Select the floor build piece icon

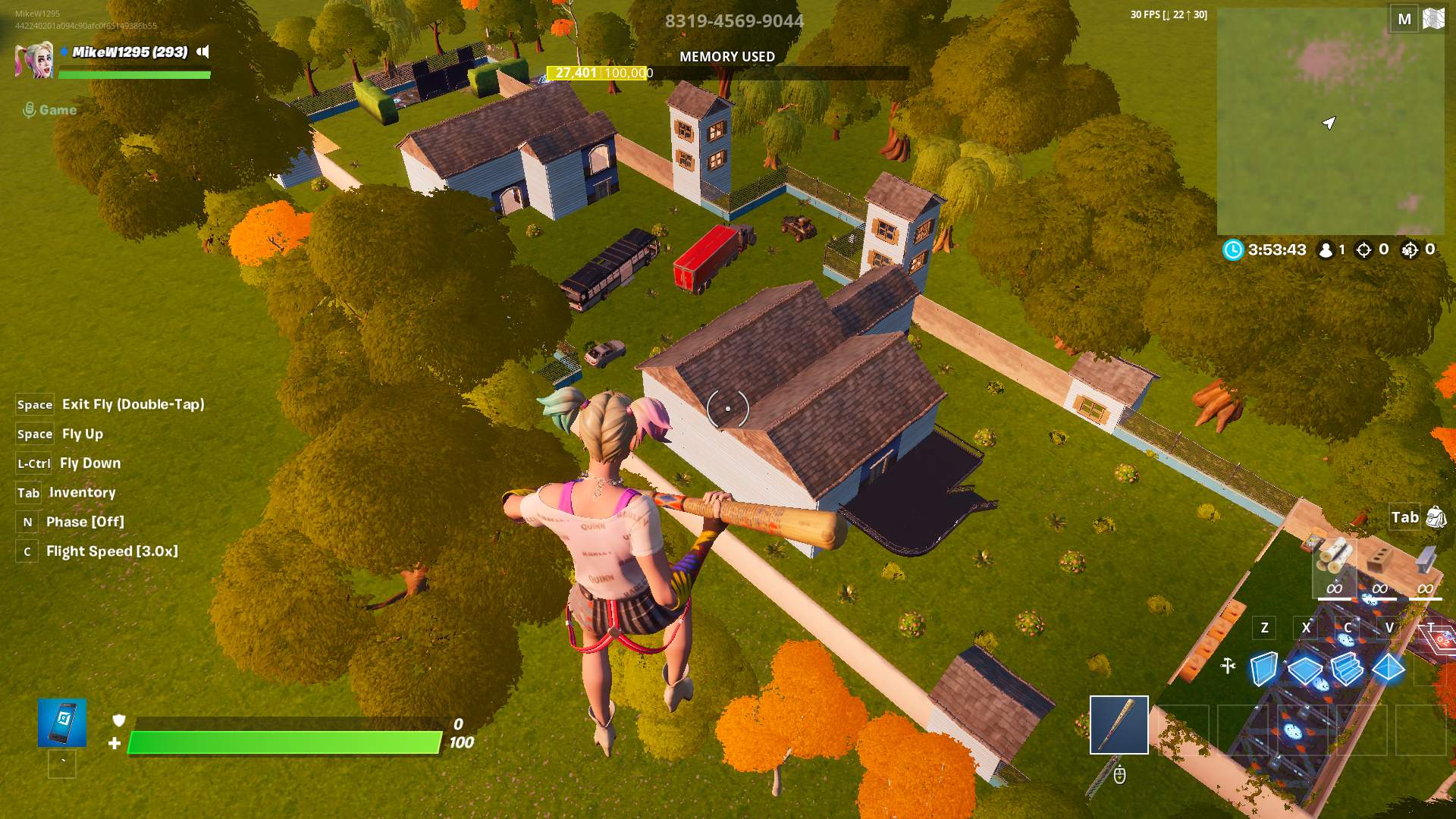point(1305,670)
